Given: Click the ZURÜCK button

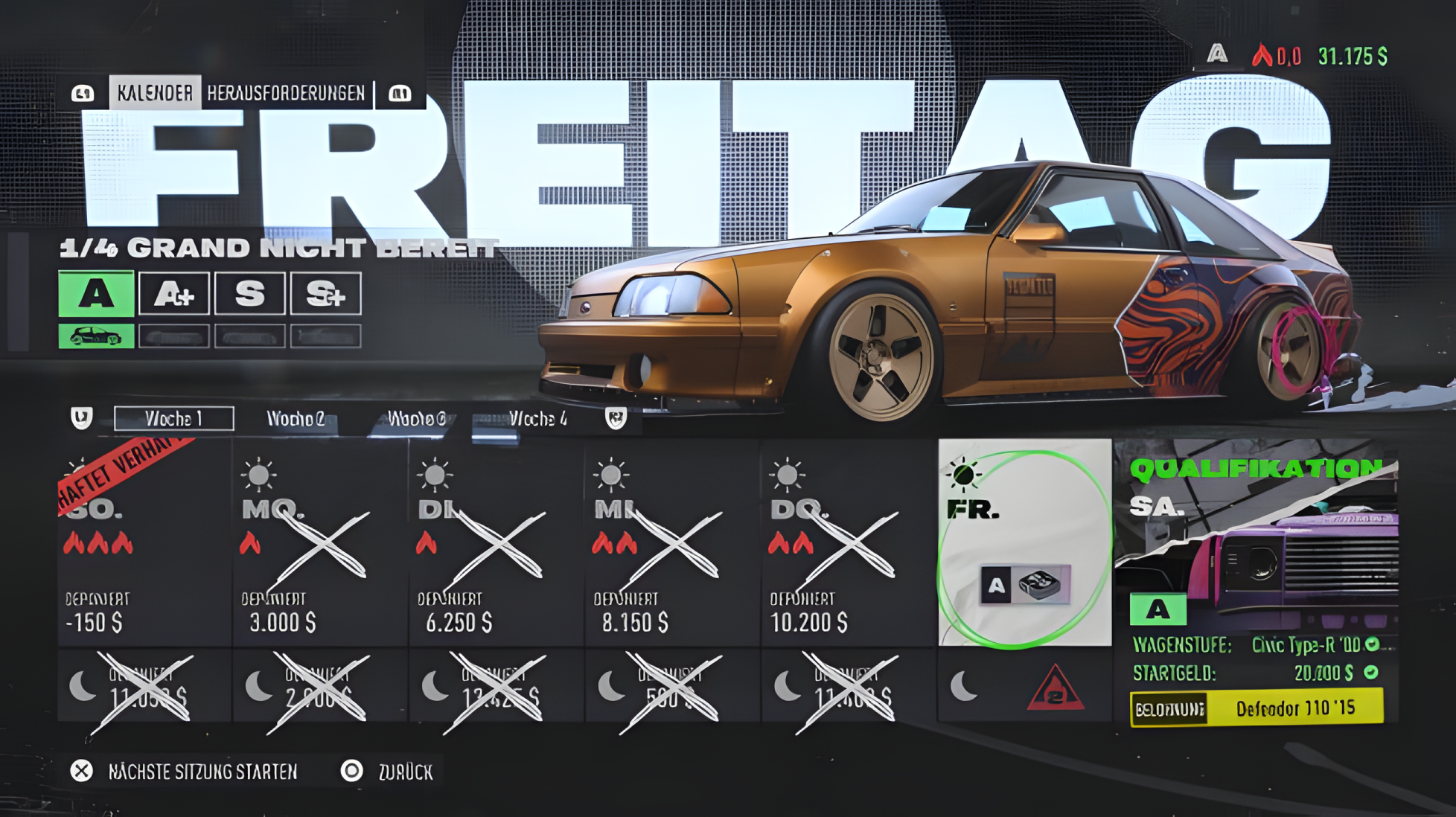Looking at the screenshot, I should [x=405, y=772].
